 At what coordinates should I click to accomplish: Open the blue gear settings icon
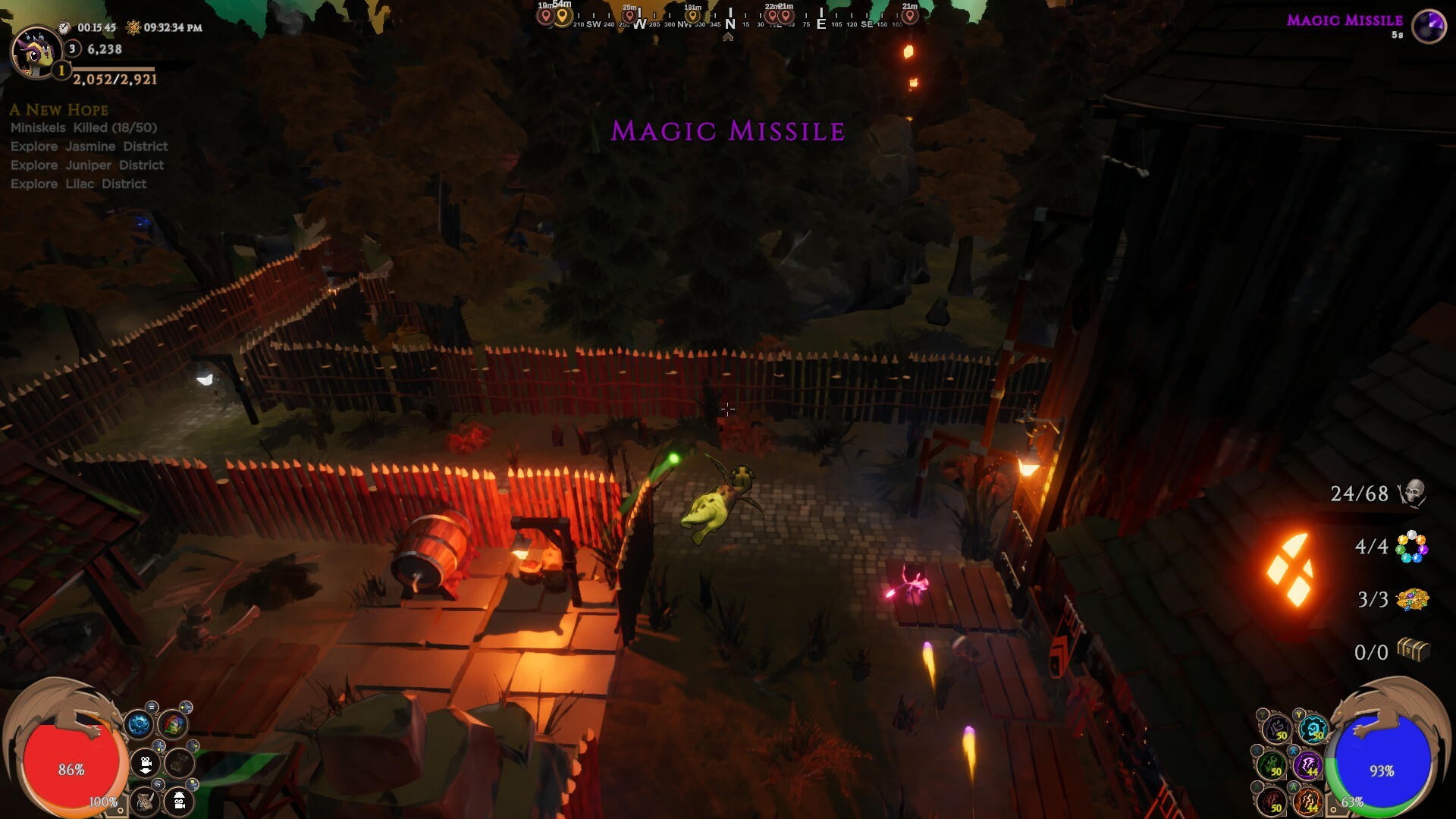click(x=140, y=724)
